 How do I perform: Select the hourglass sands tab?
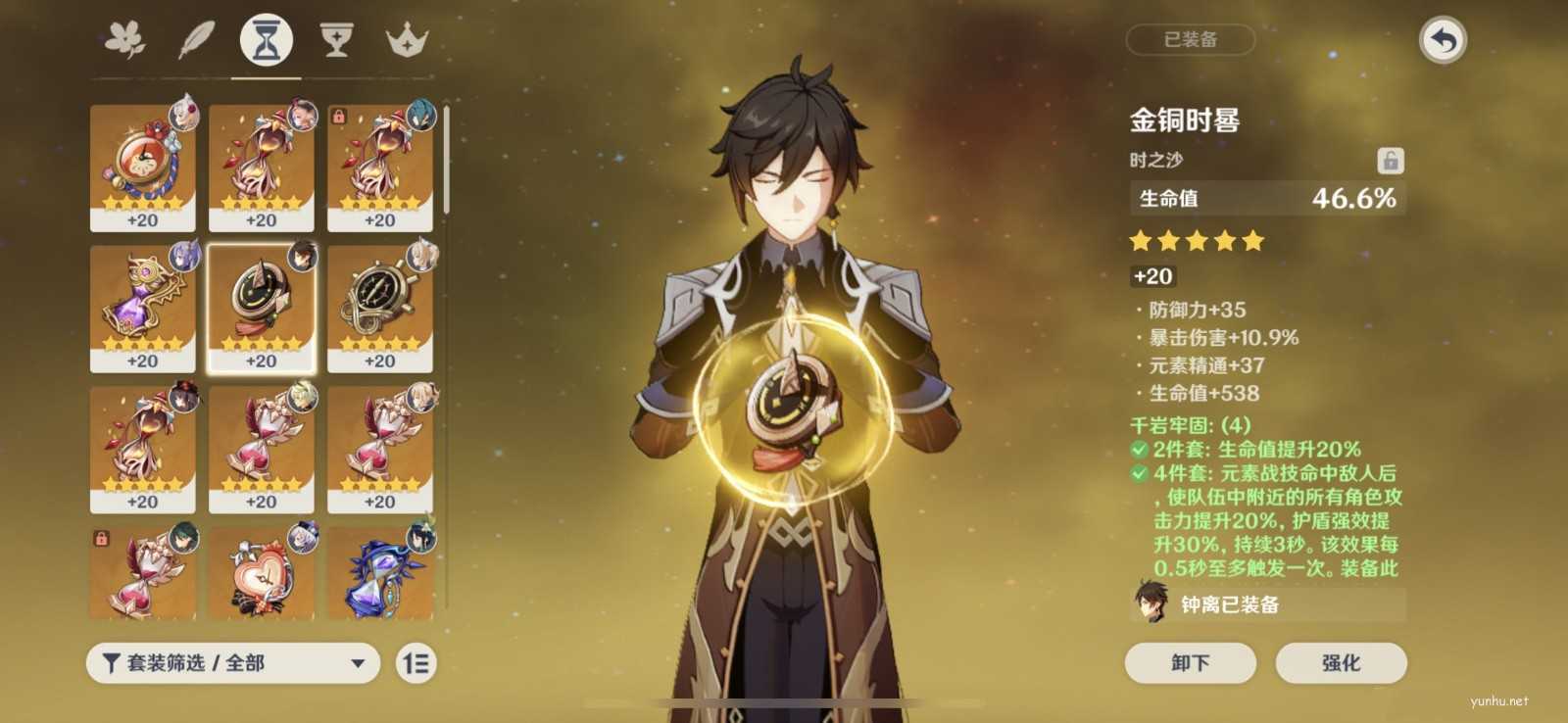pos(266,41)
